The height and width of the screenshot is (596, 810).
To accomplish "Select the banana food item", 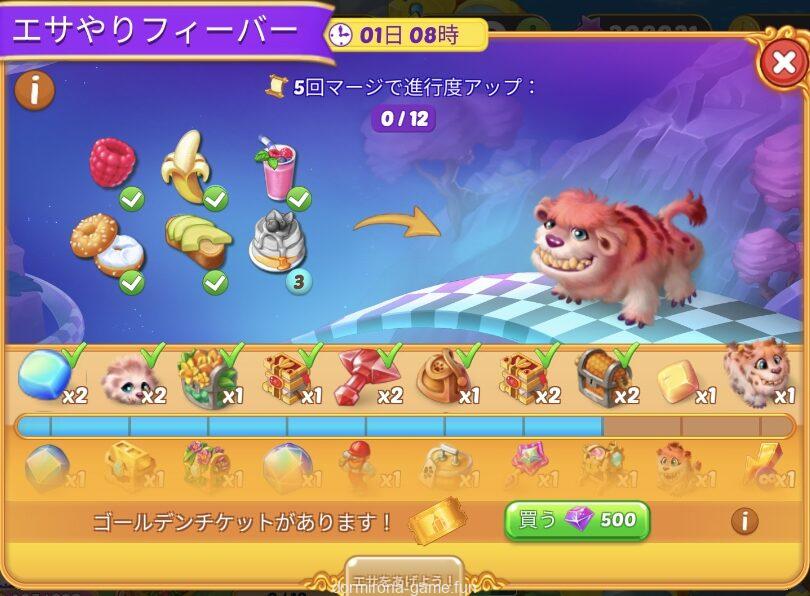I will [x=188, y=165].
